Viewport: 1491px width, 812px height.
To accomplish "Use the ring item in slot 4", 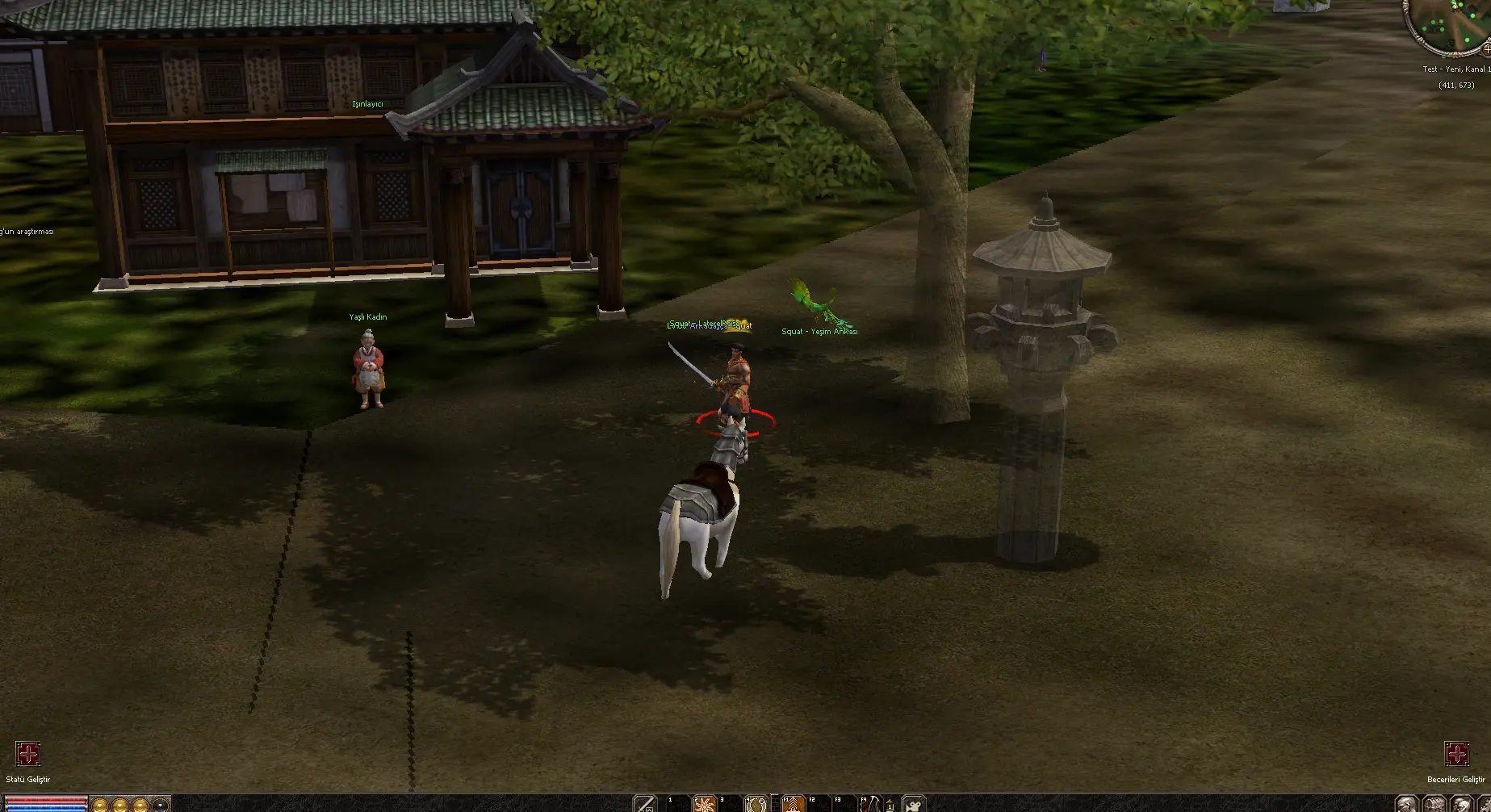I will coord(756,804).
